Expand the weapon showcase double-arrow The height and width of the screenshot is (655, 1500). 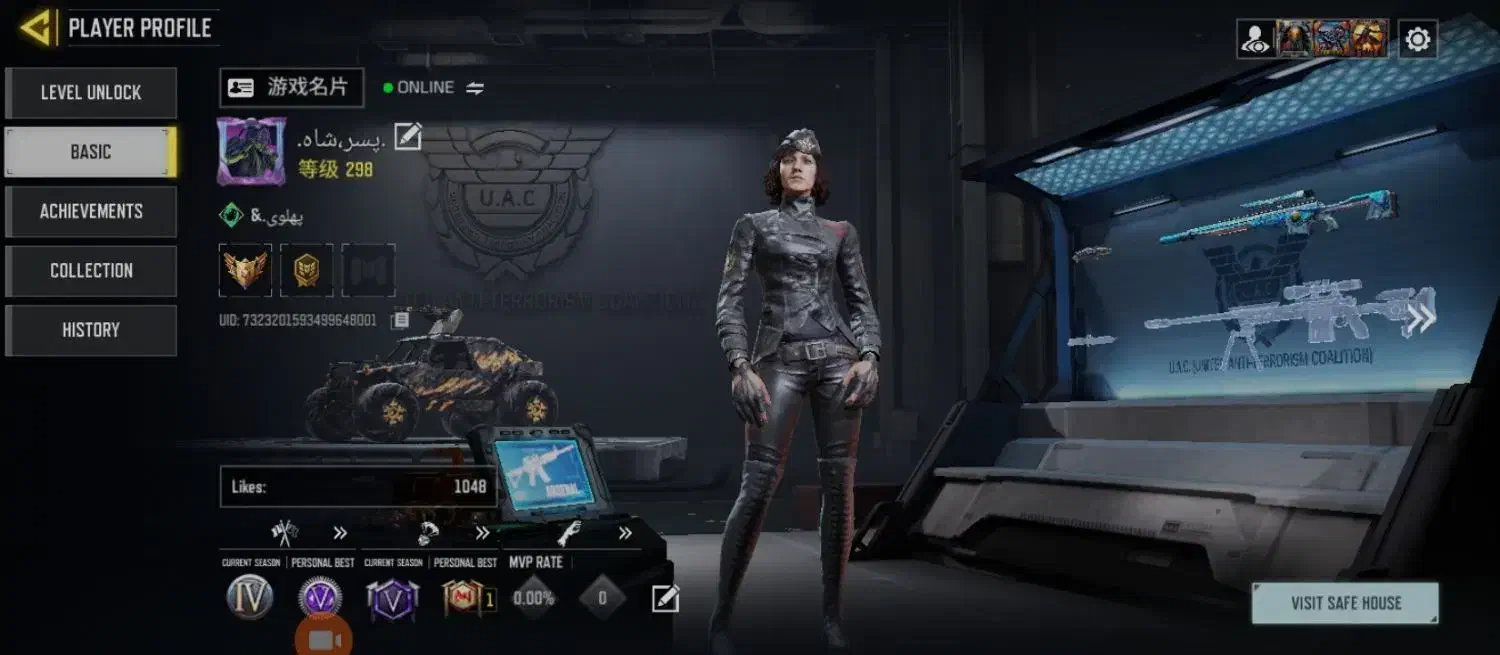click(x=1420, y=318)
